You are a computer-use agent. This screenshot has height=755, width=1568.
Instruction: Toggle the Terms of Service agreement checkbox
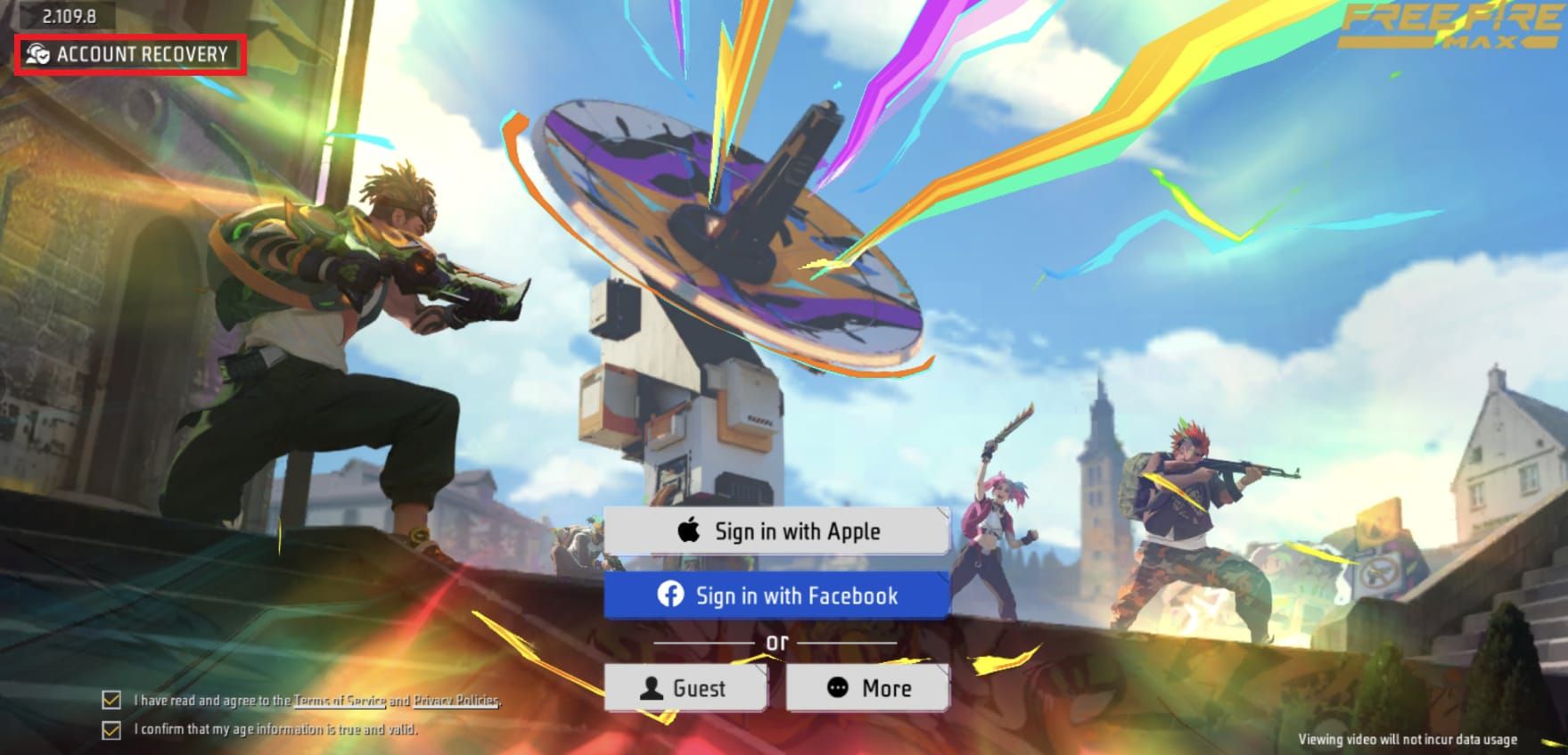click(111, 700)
